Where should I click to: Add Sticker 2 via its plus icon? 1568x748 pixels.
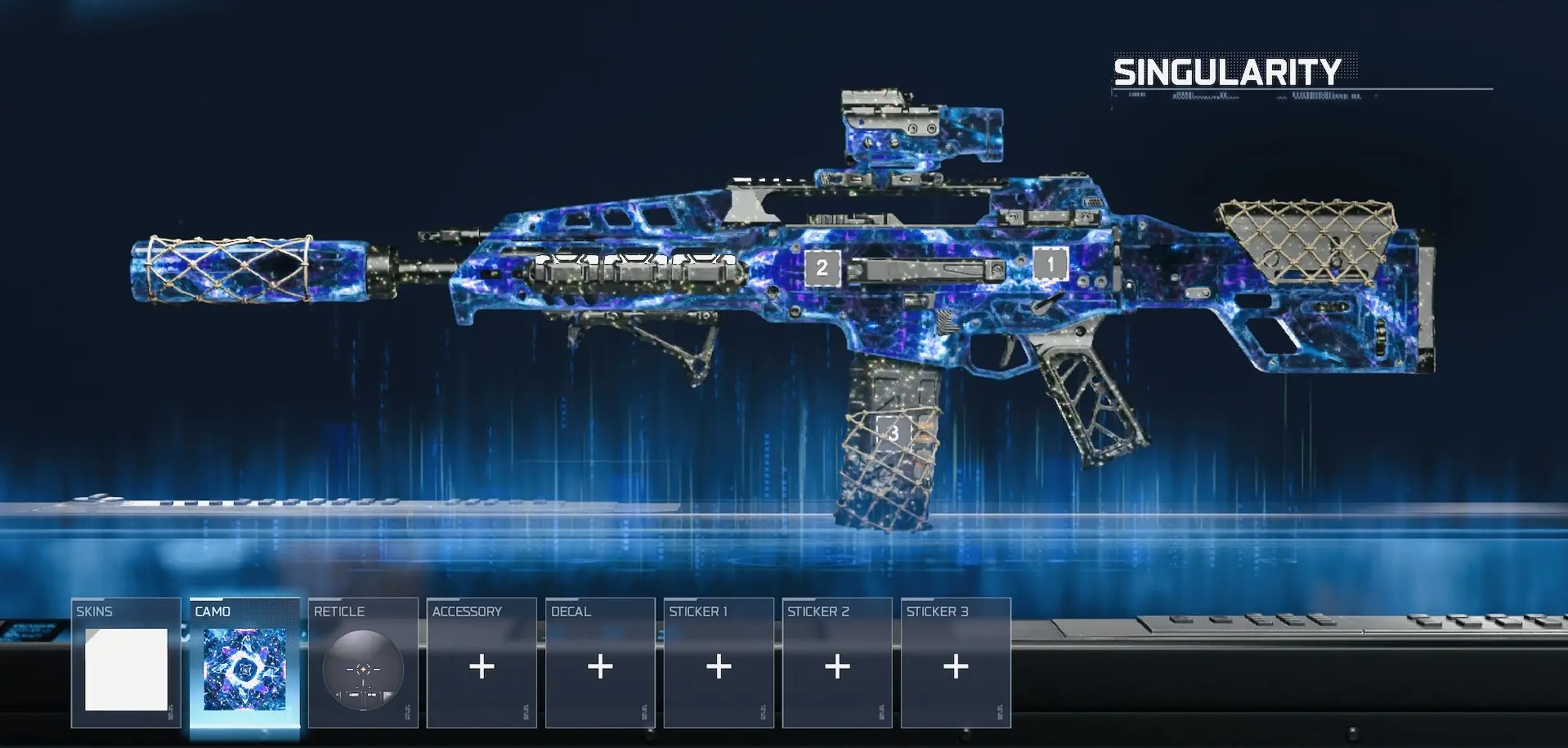[836, 667]
